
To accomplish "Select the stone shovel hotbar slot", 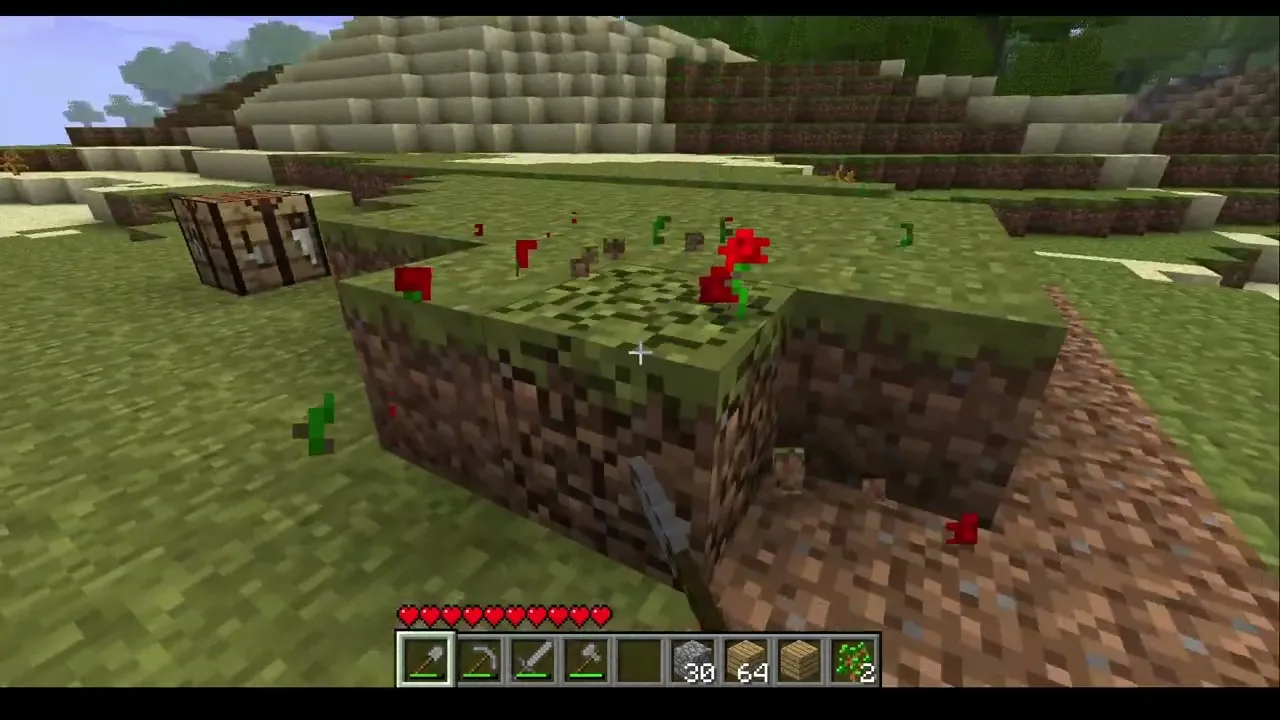I will pos(427,661).
